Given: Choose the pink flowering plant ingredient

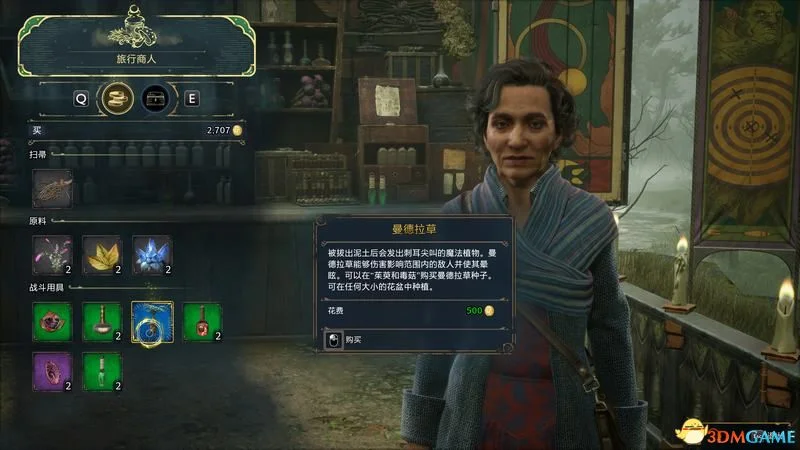Looking at the screenshot, I should pyautogui.click(x=52, y=256).
